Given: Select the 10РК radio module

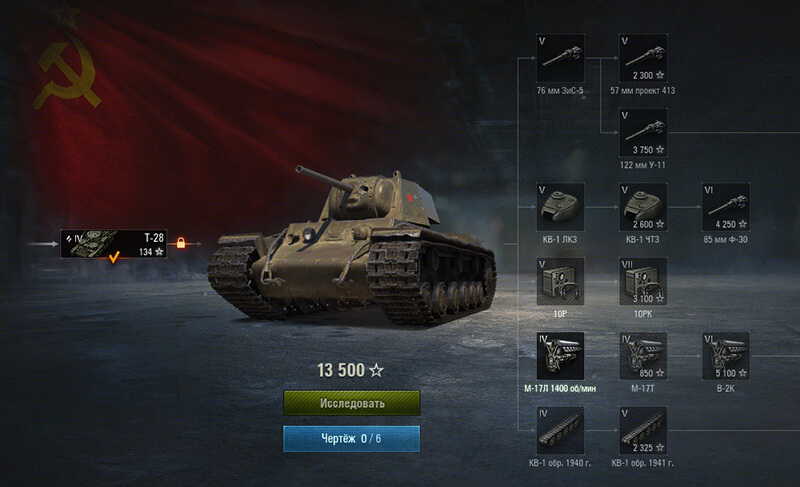Looking at the screenshot, I should click(644, 281).
